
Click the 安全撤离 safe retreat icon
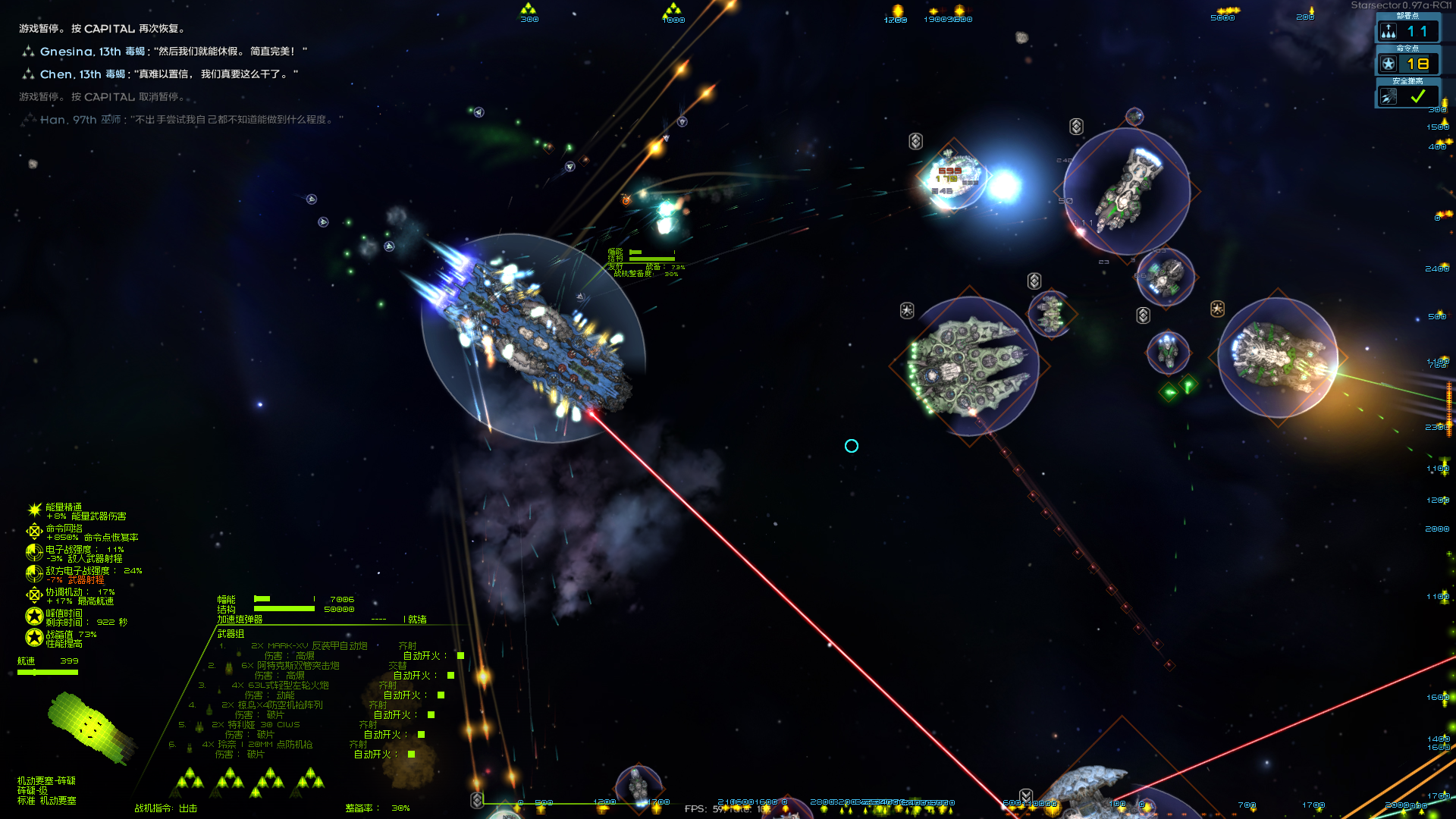coord(1389,97)
